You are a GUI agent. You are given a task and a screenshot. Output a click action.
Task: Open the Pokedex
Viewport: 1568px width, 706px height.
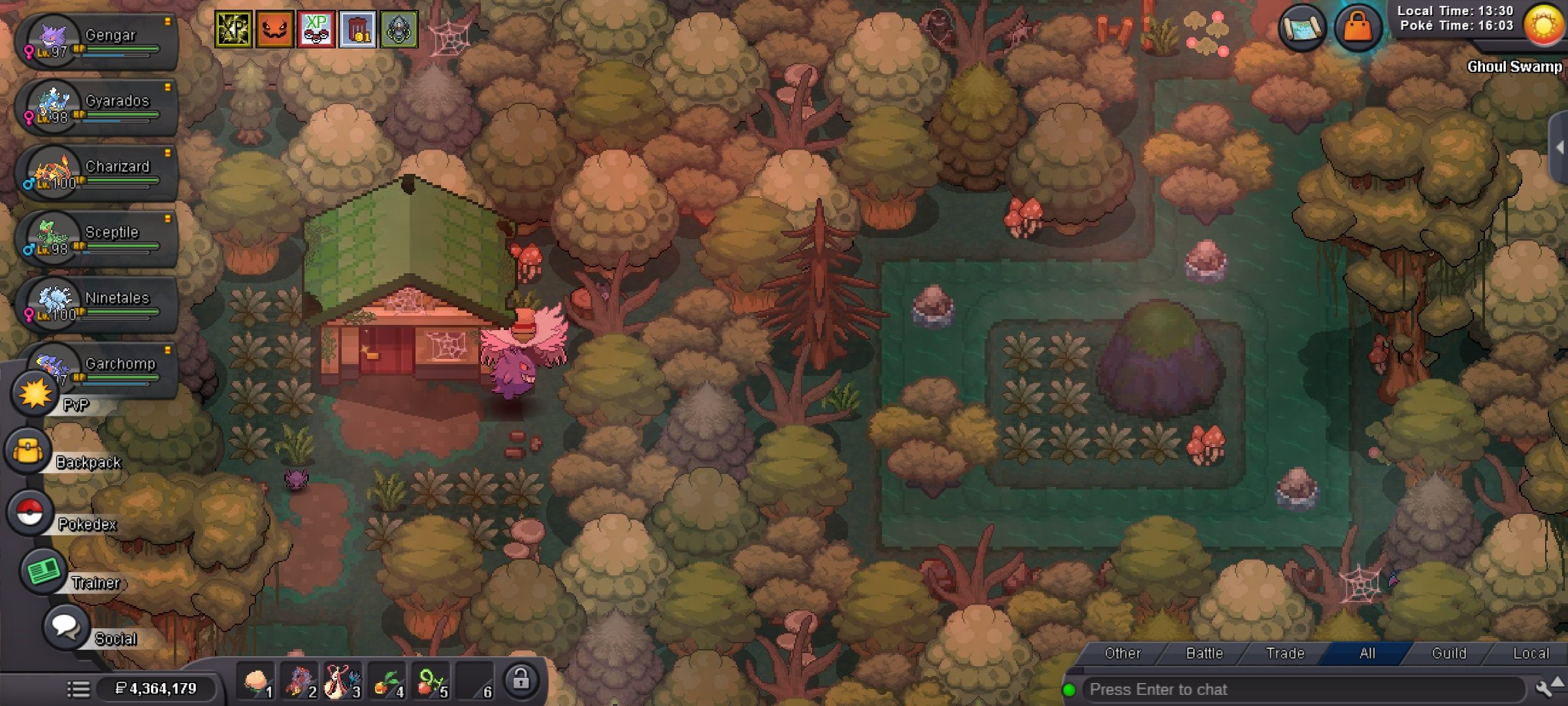(31, 513)
